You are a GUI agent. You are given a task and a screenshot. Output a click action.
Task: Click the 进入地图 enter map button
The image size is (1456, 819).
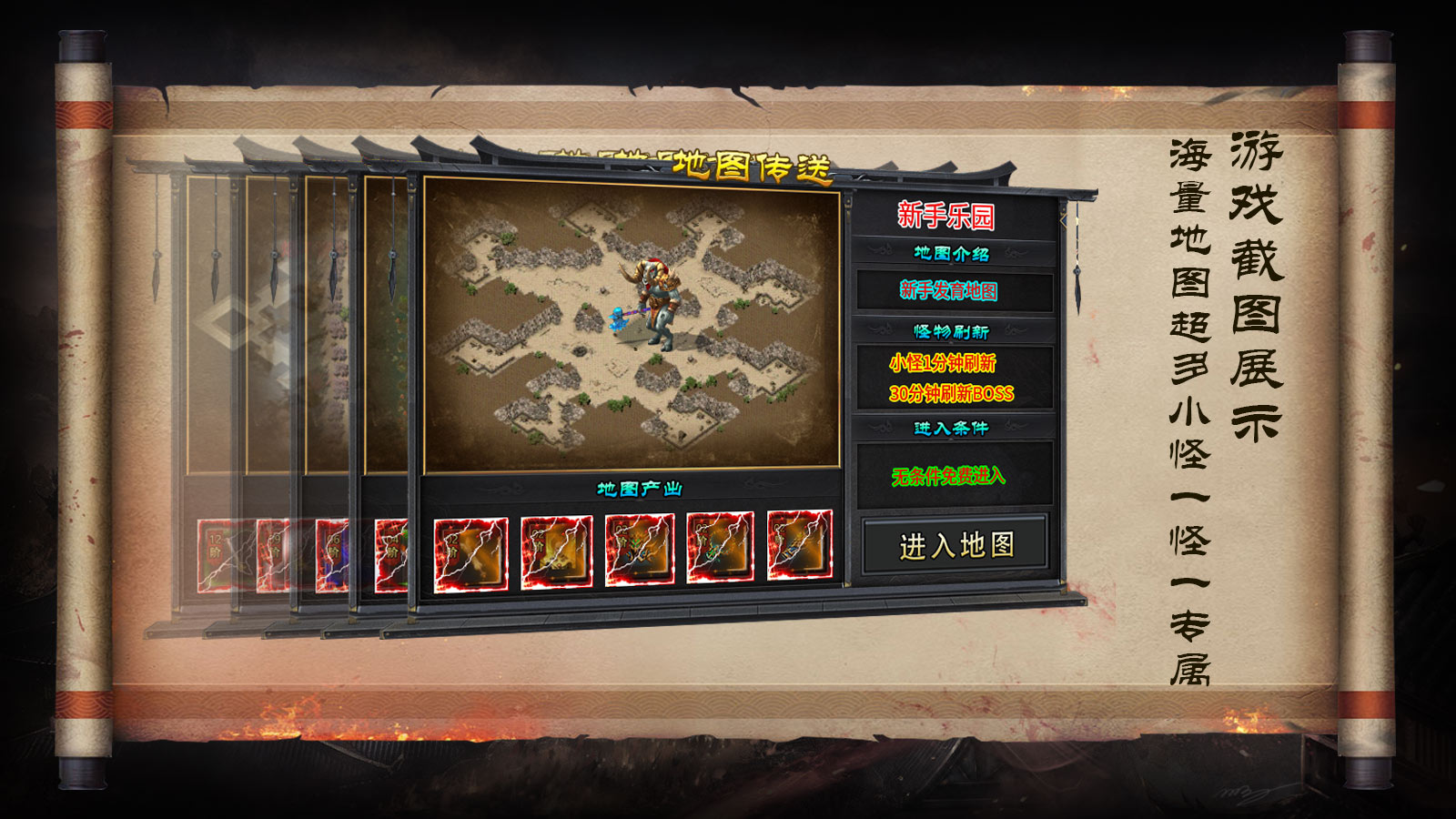point(955,545)
